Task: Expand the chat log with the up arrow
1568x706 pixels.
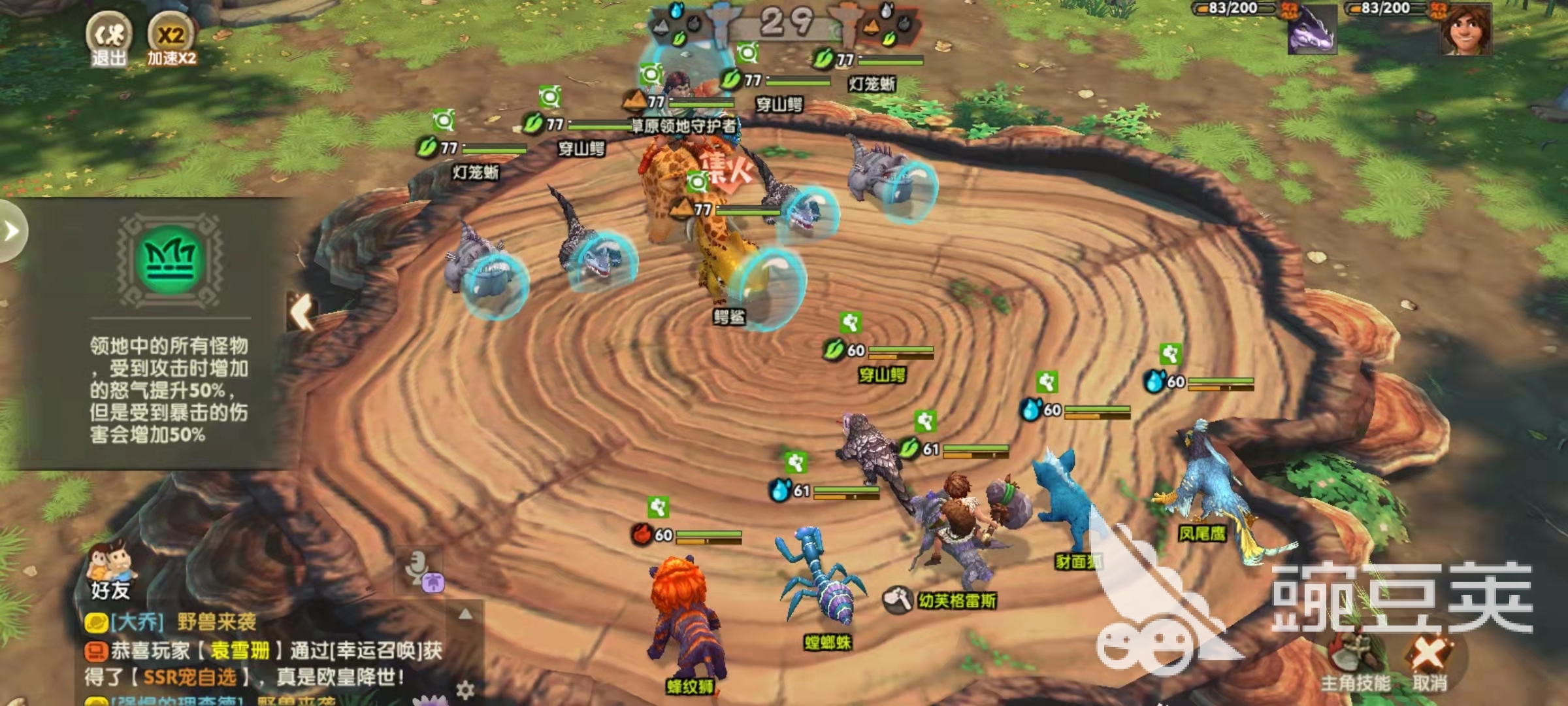Action: coord(465,614)
